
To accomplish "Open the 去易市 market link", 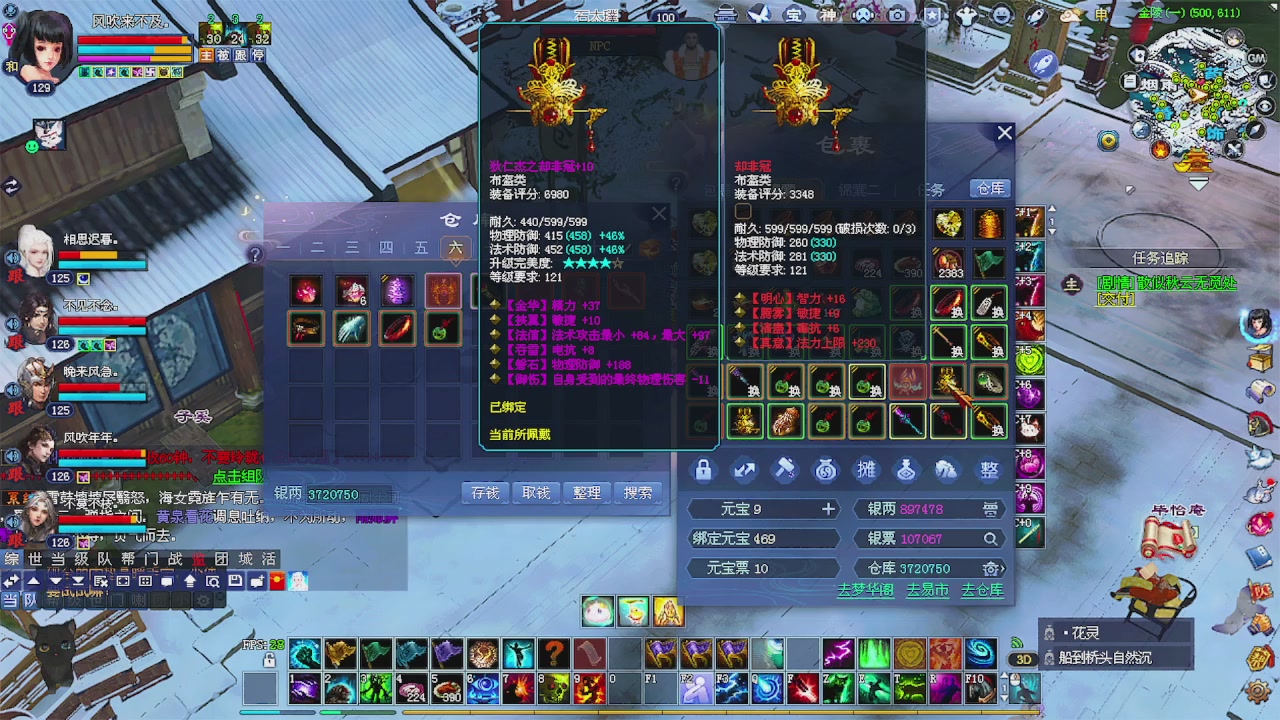I will (927, 590).
